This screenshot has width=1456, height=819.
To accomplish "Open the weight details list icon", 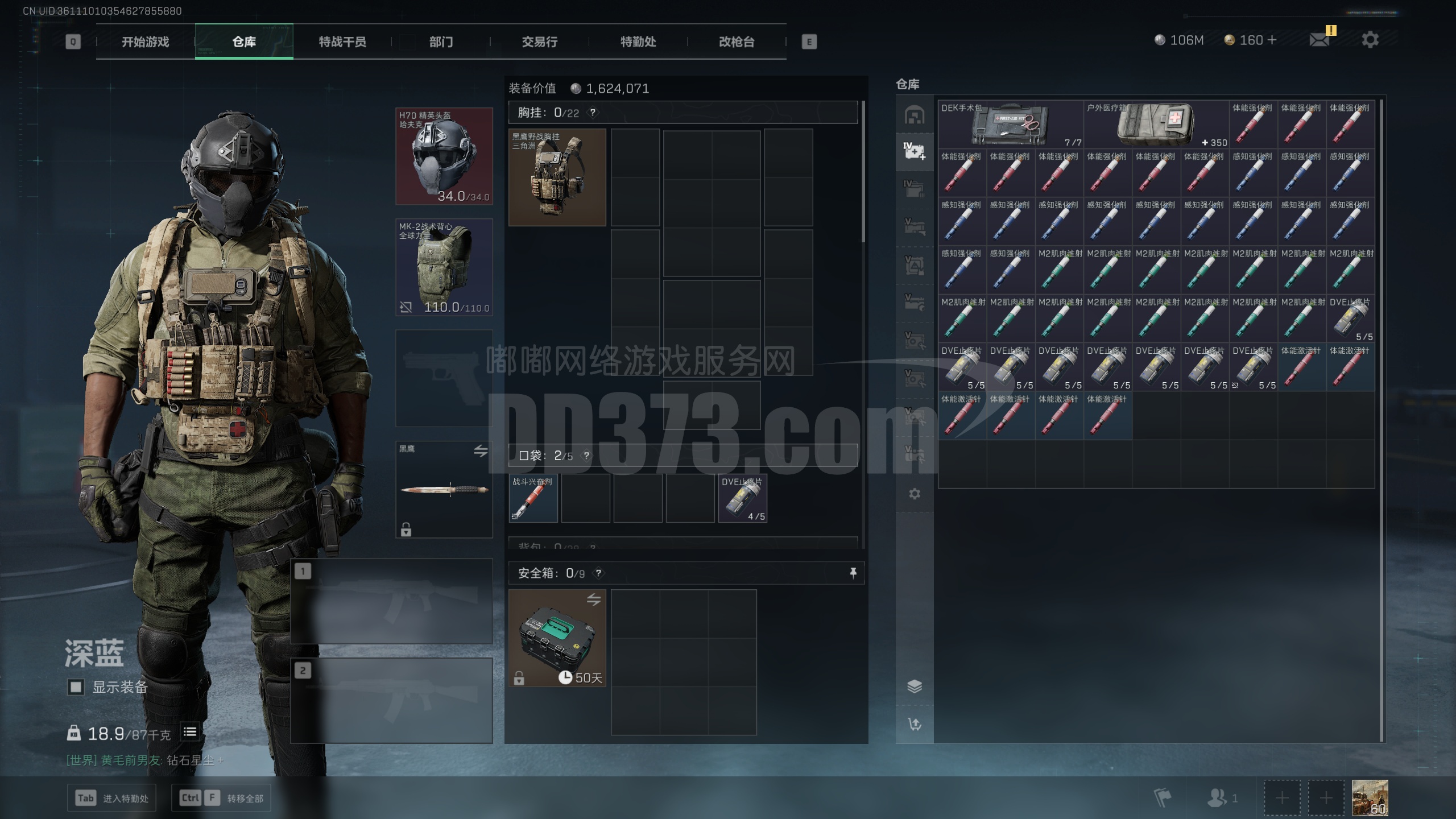I will pos(190,732).
